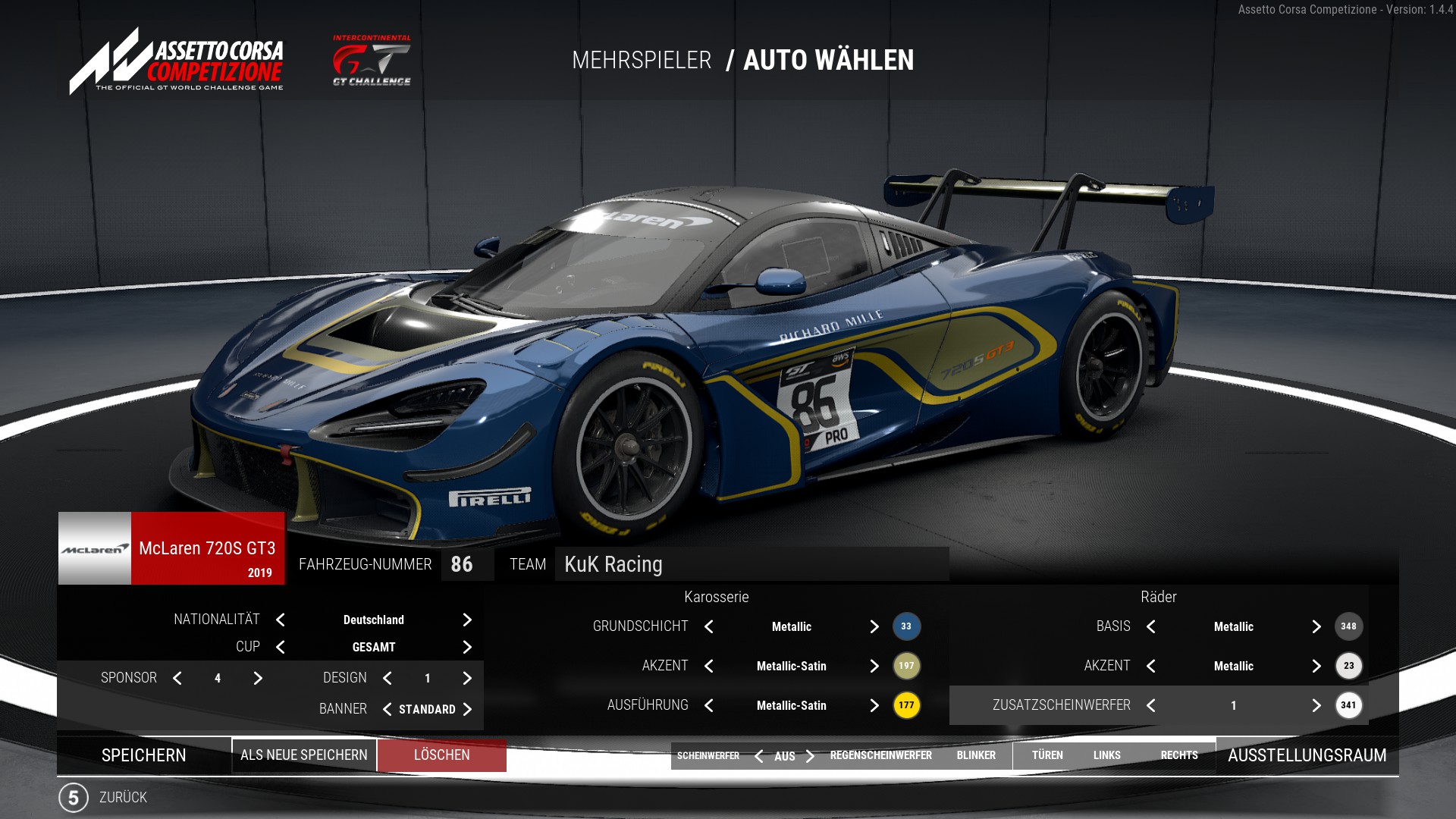
Task: Change Banner from Standard to next
Action: tap(467, 710)
